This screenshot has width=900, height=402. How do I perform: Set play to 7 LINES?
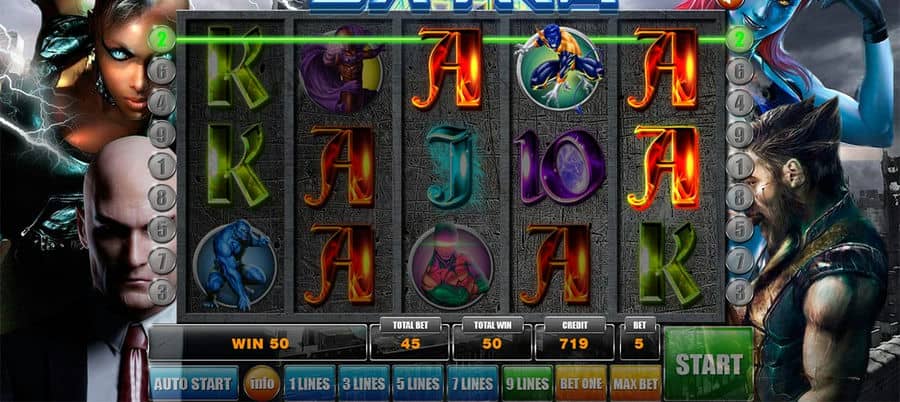(x=471, y=383)
